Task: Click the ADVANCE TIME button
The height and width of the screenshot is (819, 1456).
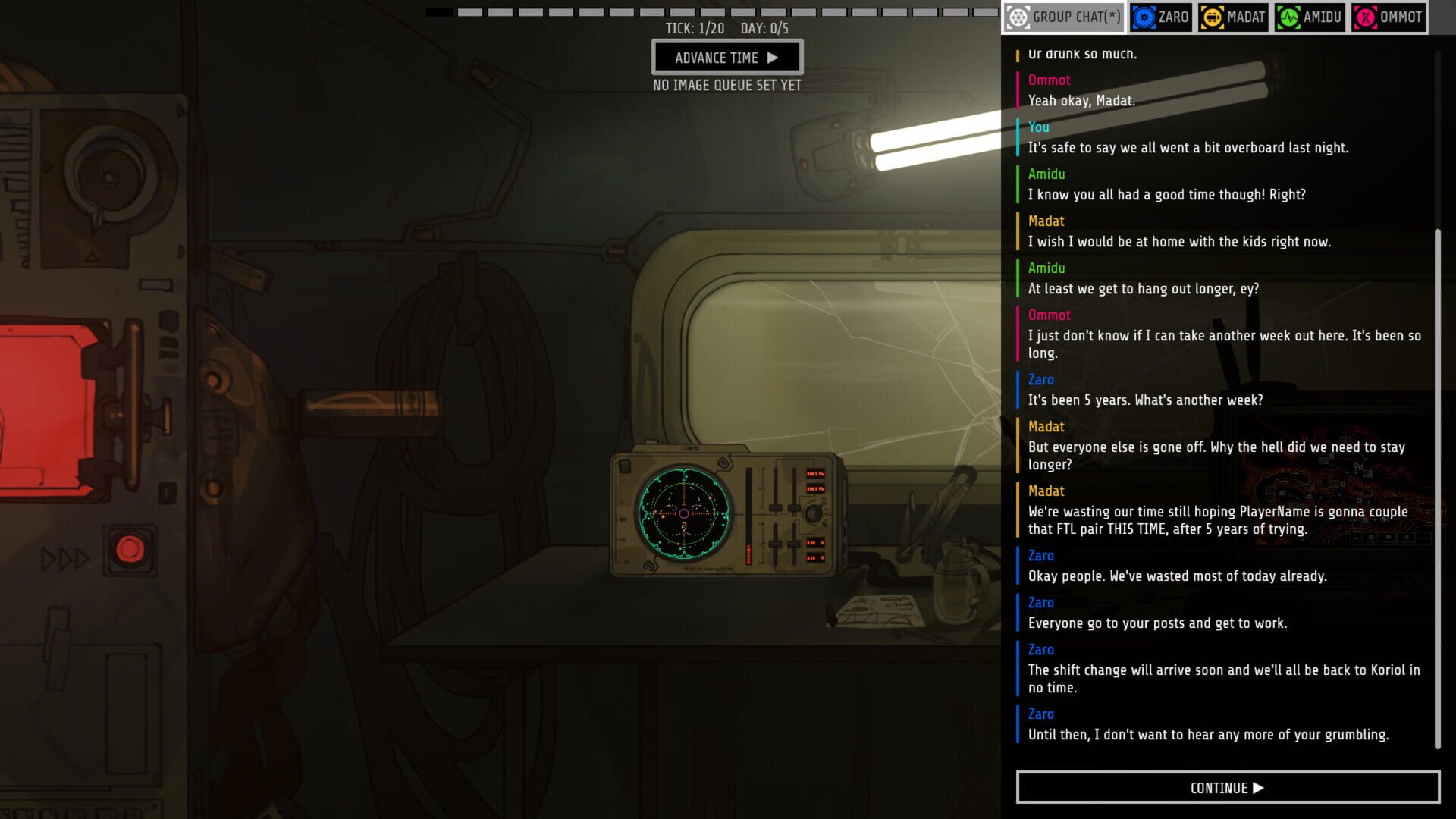Action: pyautogui.click(x=726, y=57)
